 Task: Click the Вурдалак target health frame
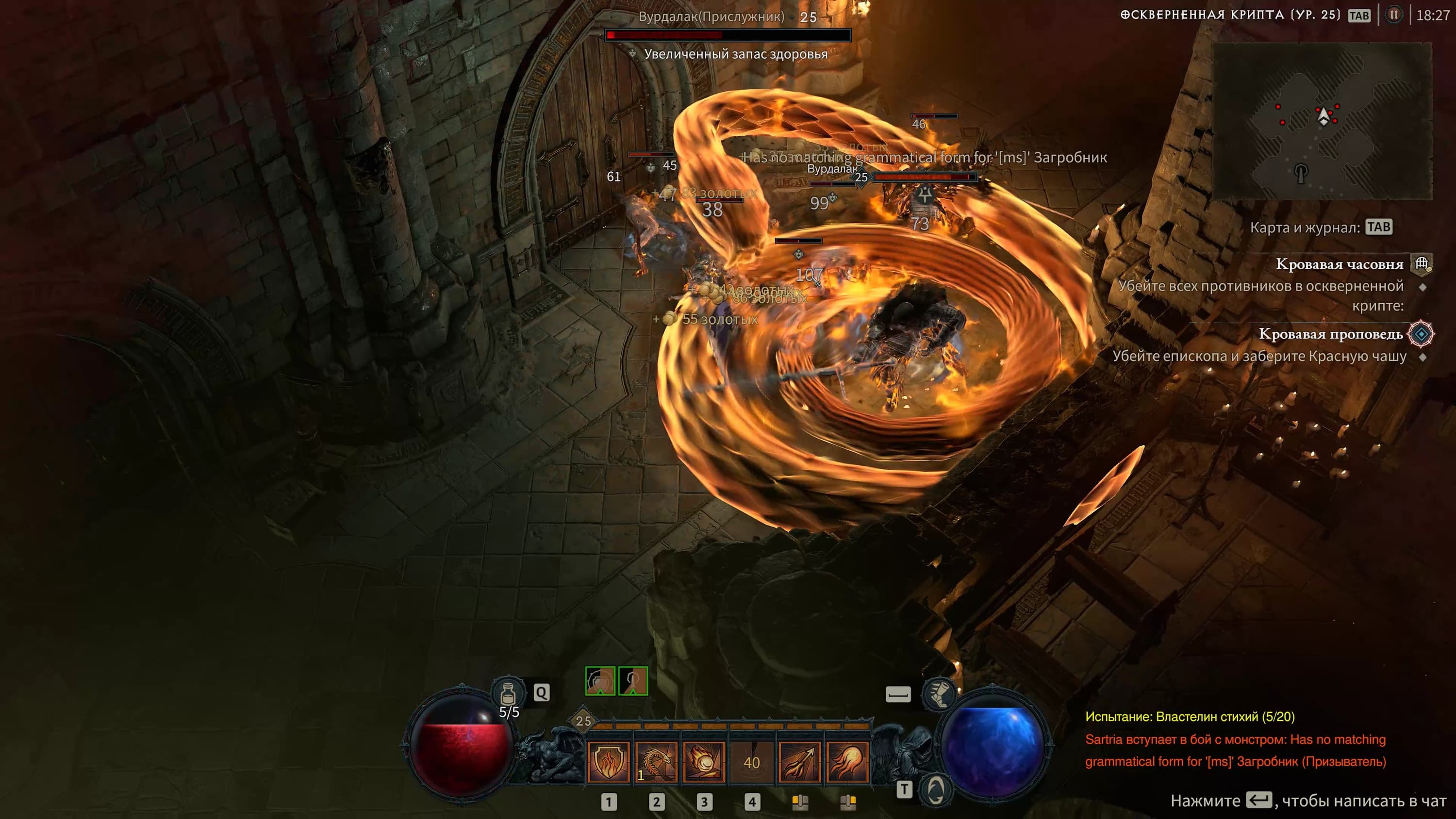(x=728, y=35)
